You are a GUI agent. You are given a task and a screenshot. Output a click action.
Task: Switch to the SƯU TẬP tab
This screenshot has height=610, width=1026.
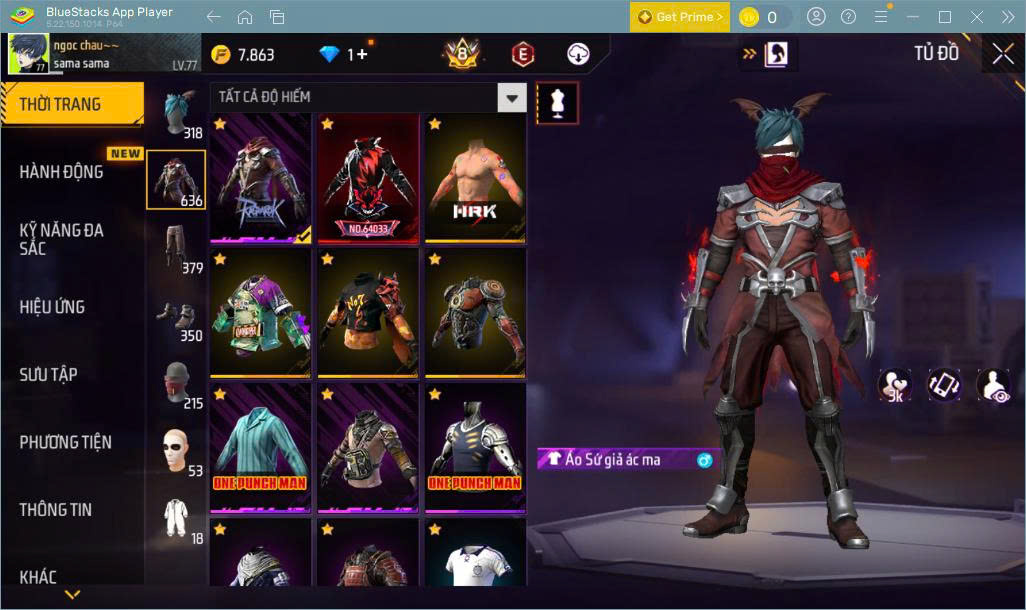point(48,375)
